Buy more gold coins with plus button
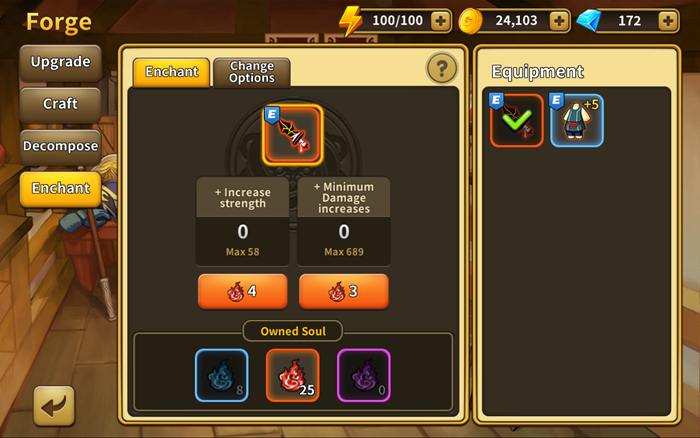 coord(559,20)
